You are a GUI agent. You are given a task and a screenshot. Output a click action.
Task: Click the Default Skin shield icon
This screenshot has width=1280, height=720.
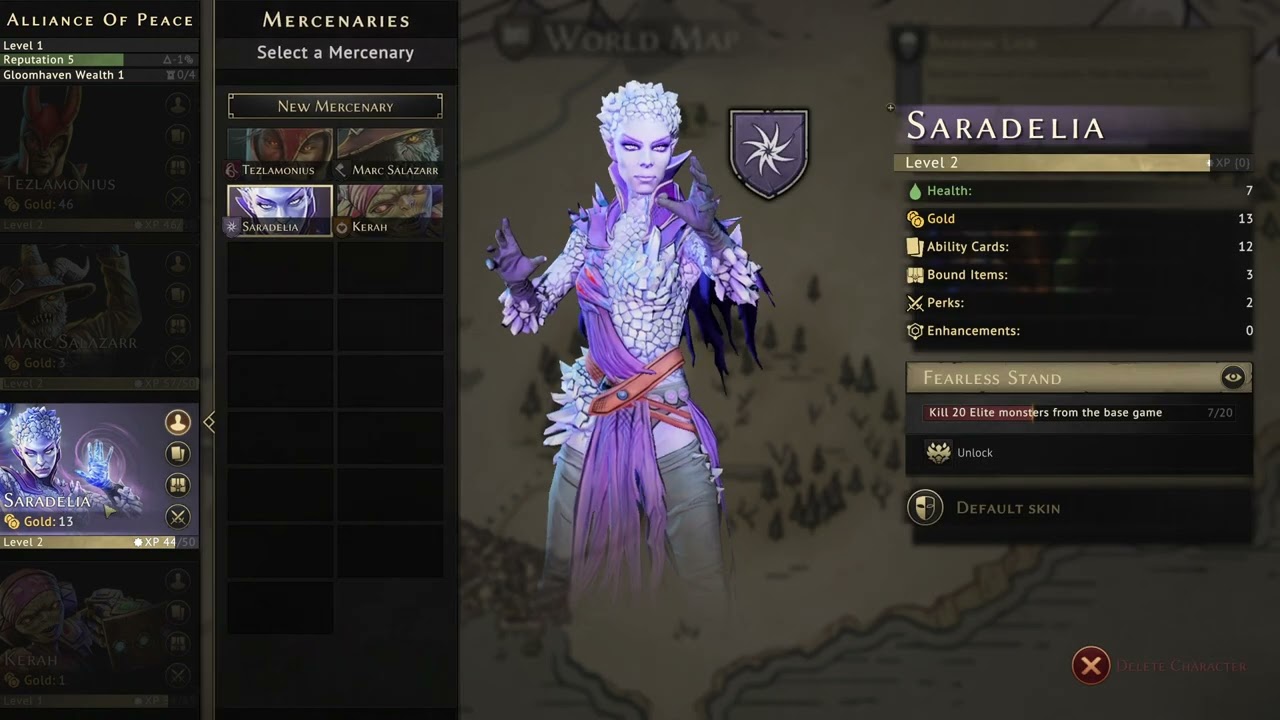pos(925,507)
